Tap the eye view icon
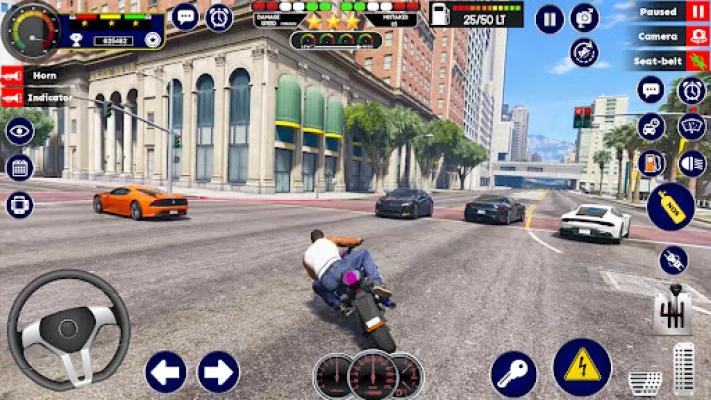The image size is (711, 400). coord(19,132)
